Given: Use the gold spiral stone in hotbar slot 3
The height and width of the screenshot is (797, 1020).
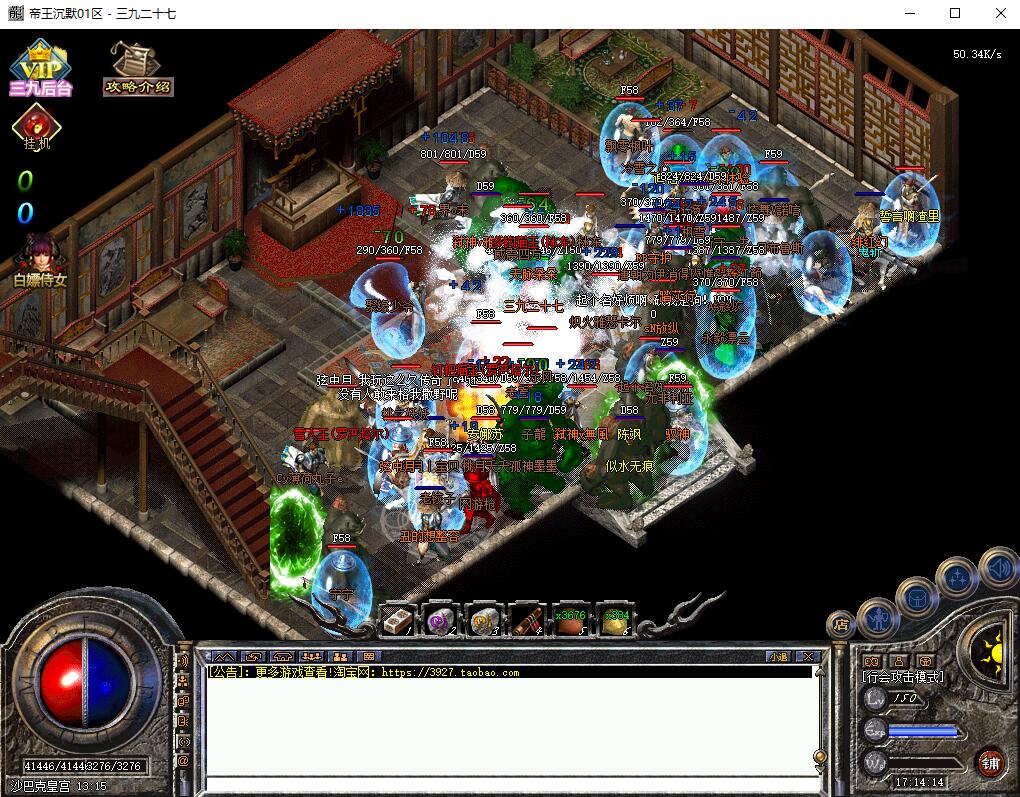Looking at the screenshot, I should (484, 621).
